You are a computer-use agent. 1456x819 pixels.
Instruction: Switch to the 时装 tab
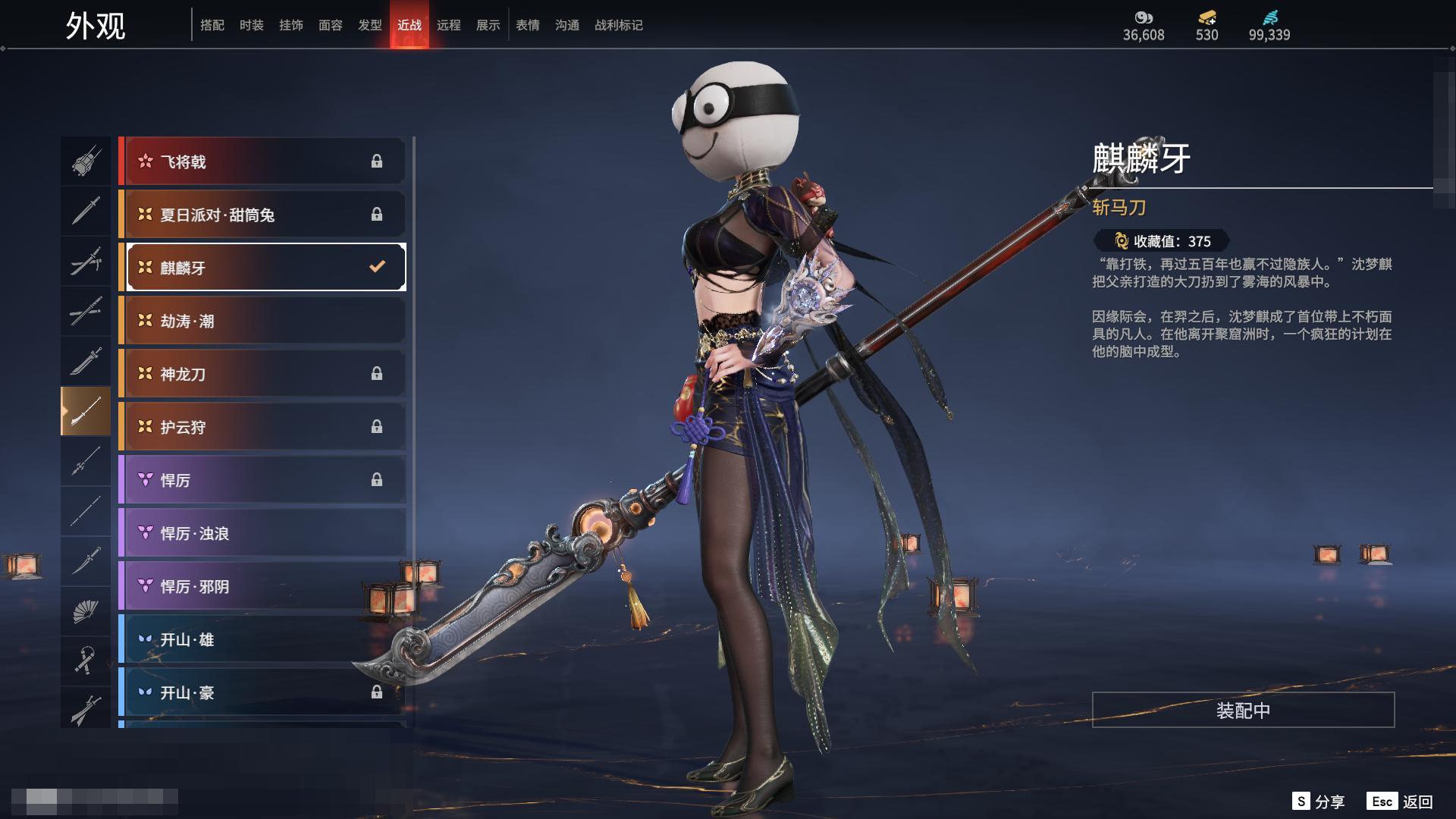pos(251,26)
